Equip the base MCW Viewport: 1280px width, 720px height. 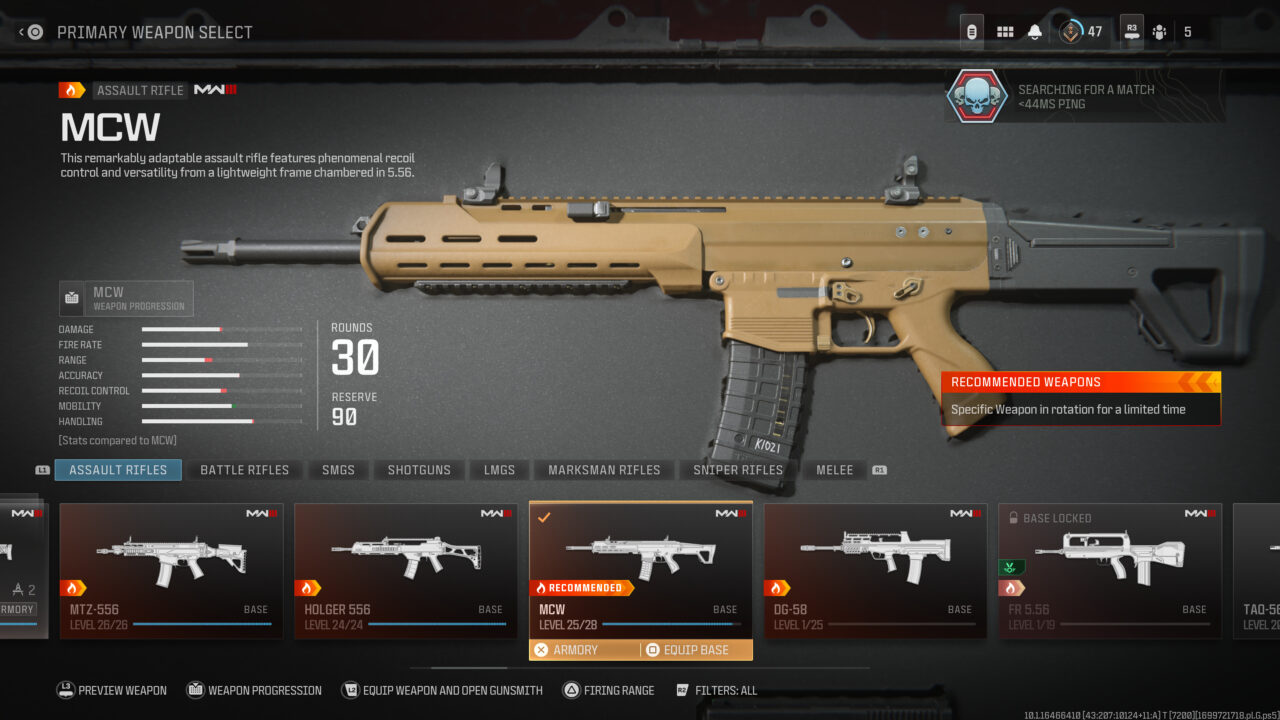[697, 650]
